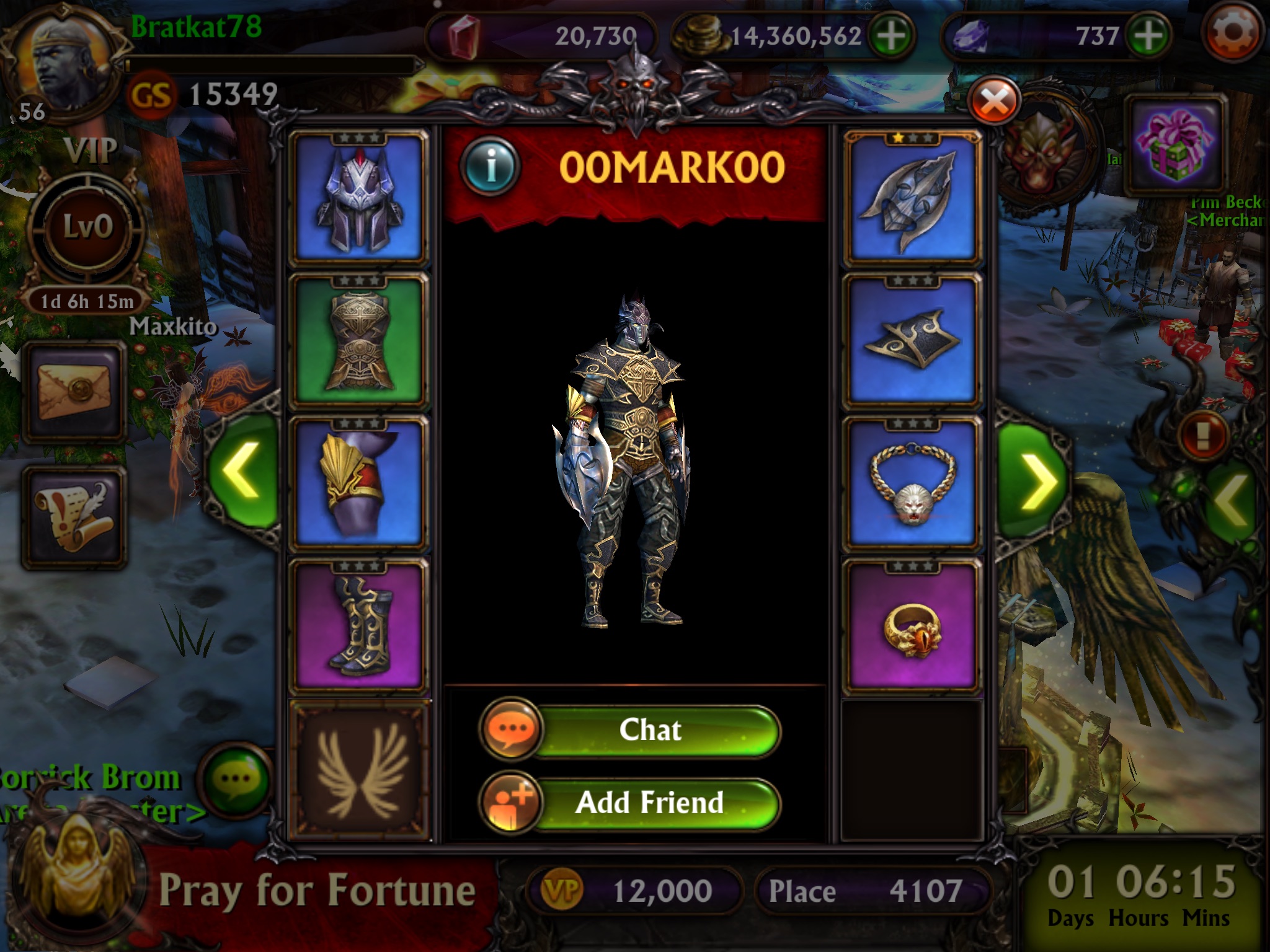Go to next player with yellow right arrow

point(1032,480)
